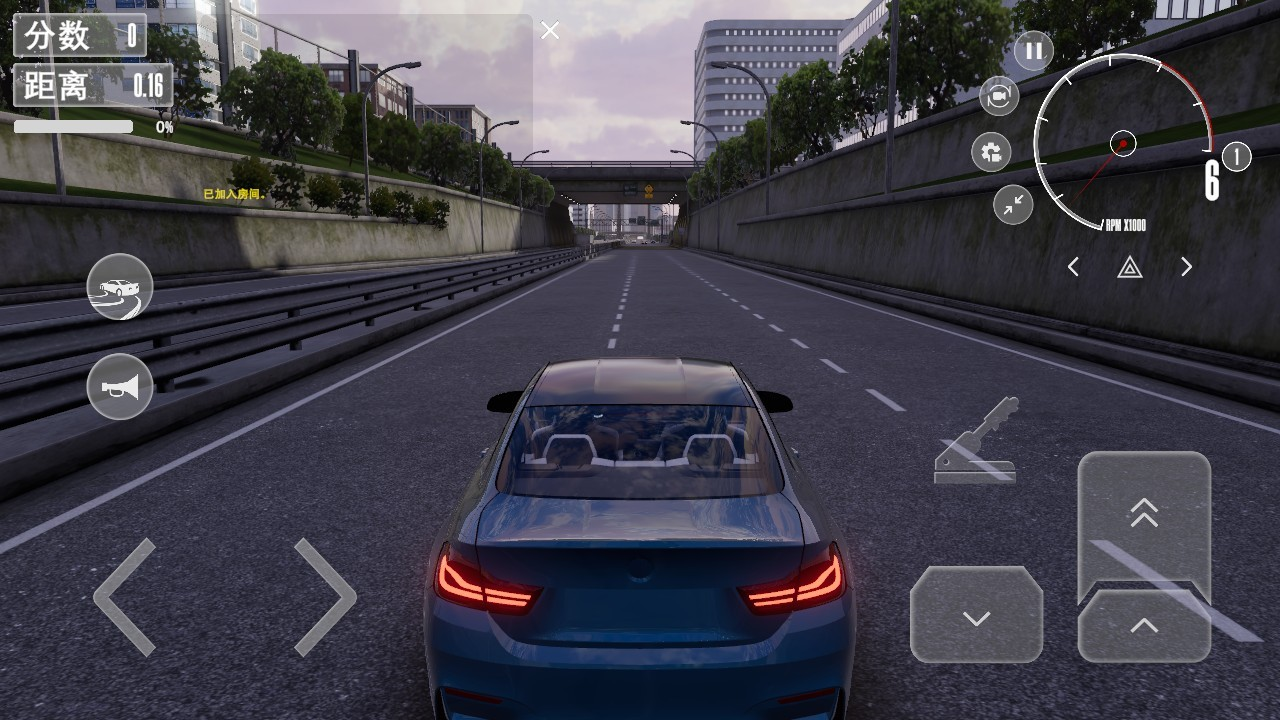
Task: Shrink the view with the minimize arrows icon
Action: click(x=1011, y=206)
